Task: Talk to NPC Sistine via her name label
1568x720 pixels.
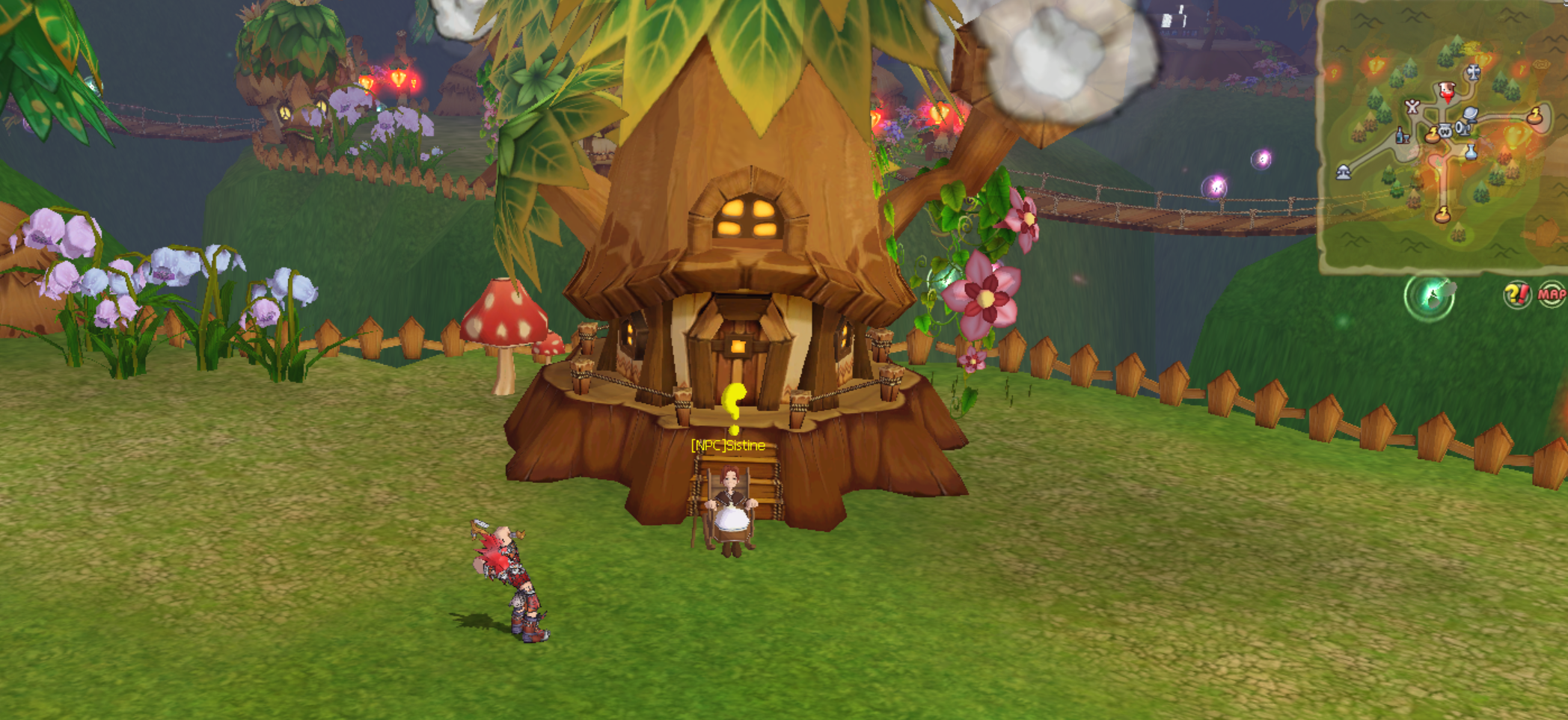Action: pyautogui.click(x=728, y=446)
